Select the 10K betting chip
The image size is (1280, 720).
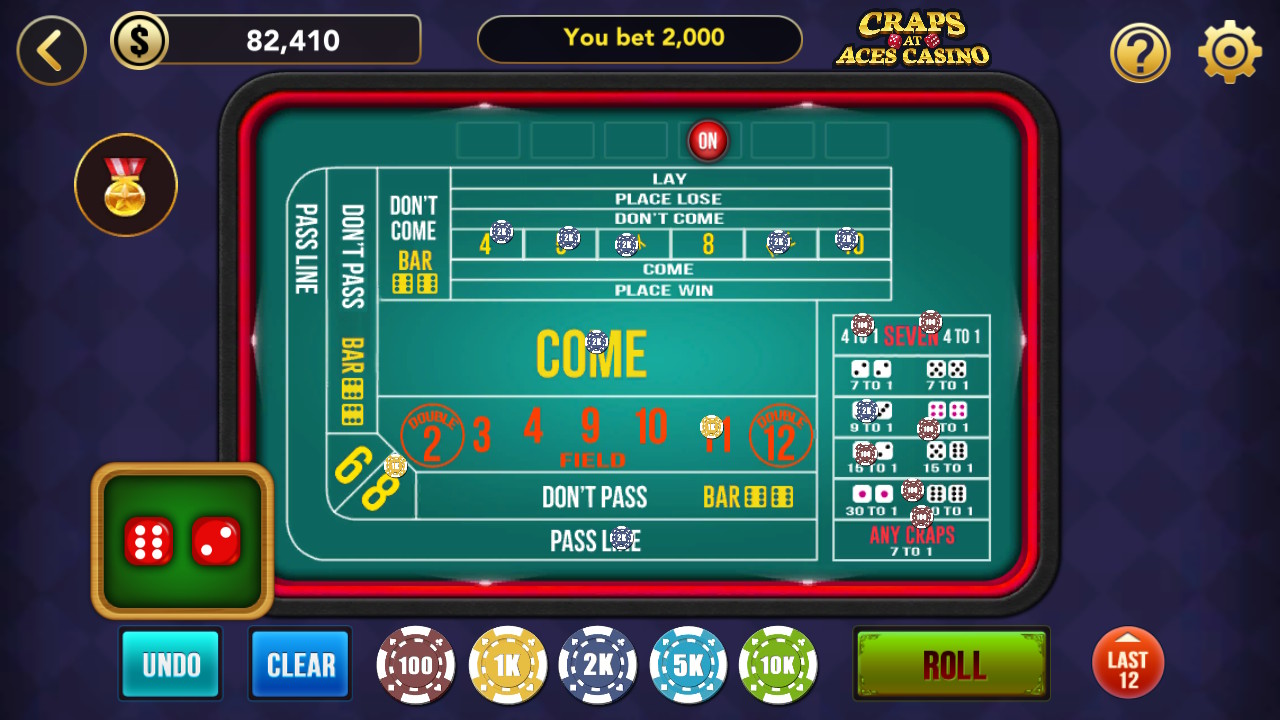pos(779,664)
